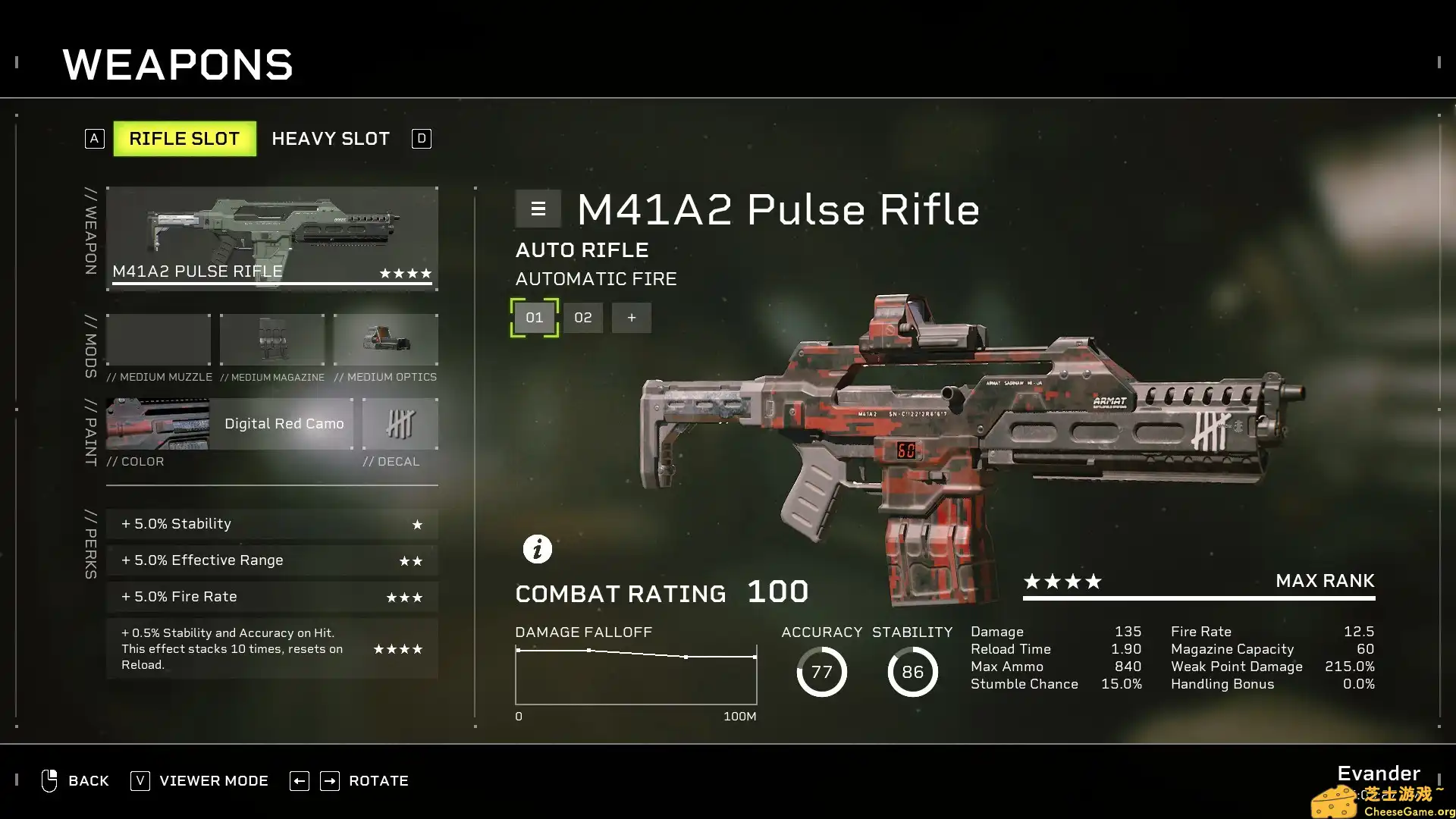Select the Rifle Slot tab
Viewport: 1456px width, 819px height.
pos(184,138)
